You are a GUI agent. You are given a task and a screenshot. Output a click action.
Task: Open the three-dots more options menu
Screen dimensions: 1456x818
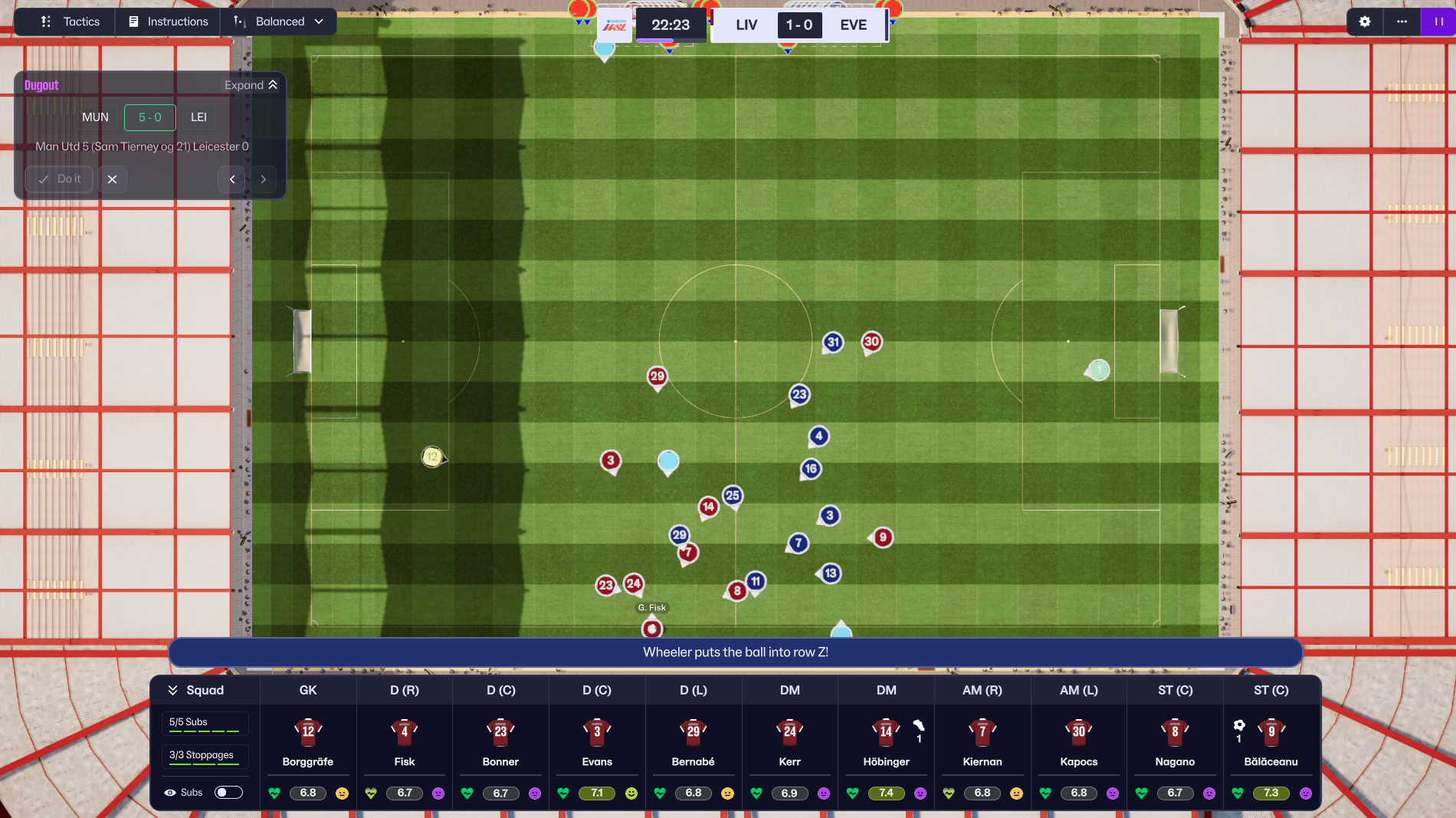coord(1402,21)
